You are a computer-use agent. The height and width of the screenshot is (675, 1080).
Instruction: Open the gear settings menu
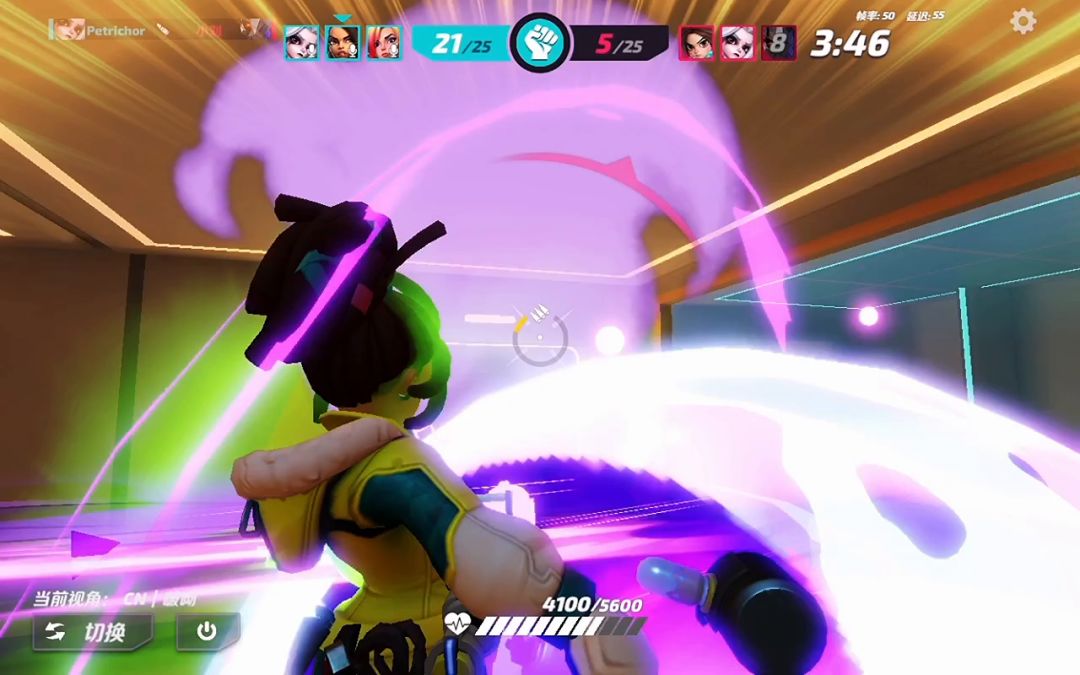click(1023, 21)
